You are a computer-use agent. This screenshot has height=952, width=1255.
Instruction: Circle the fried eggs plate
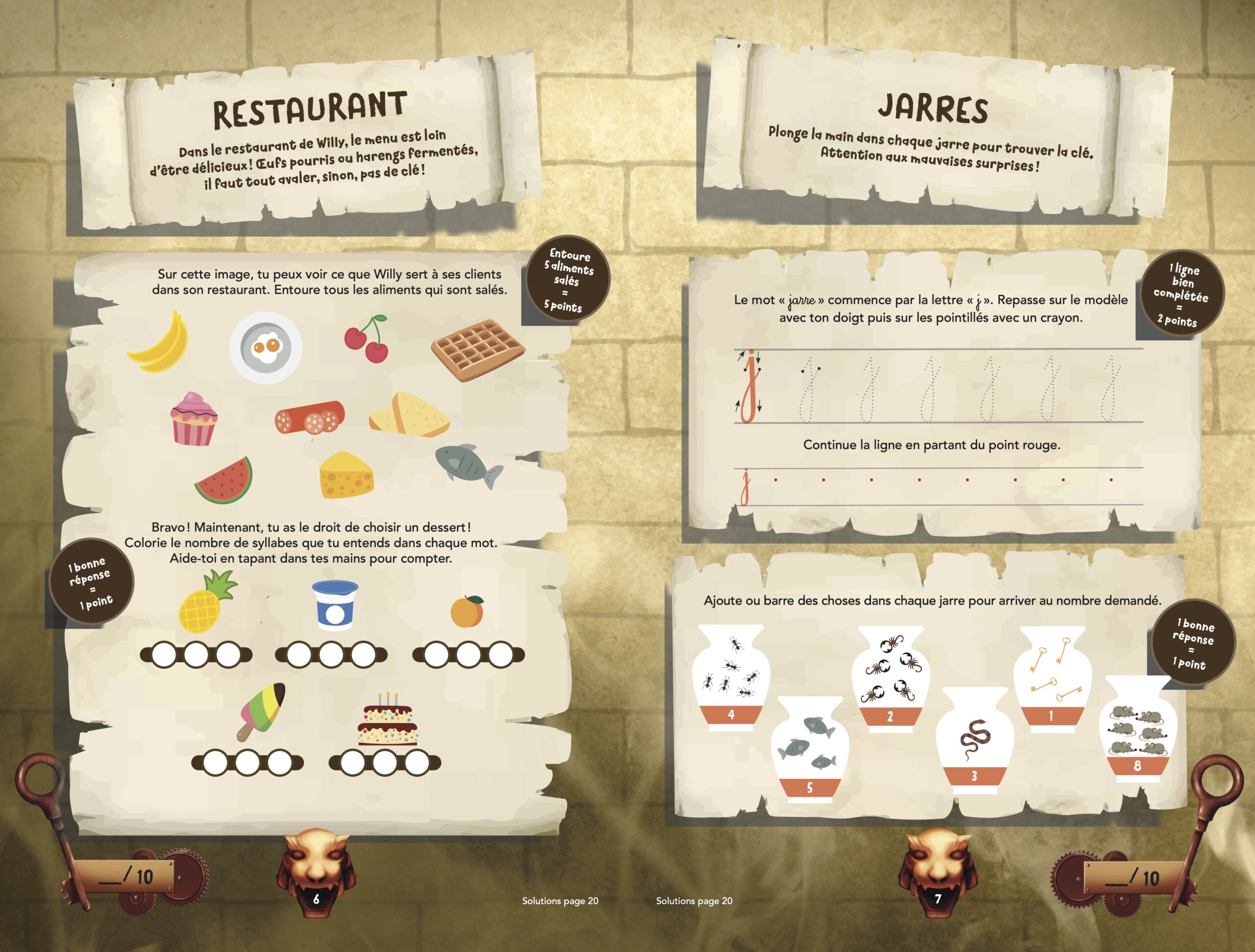[266, 346]
